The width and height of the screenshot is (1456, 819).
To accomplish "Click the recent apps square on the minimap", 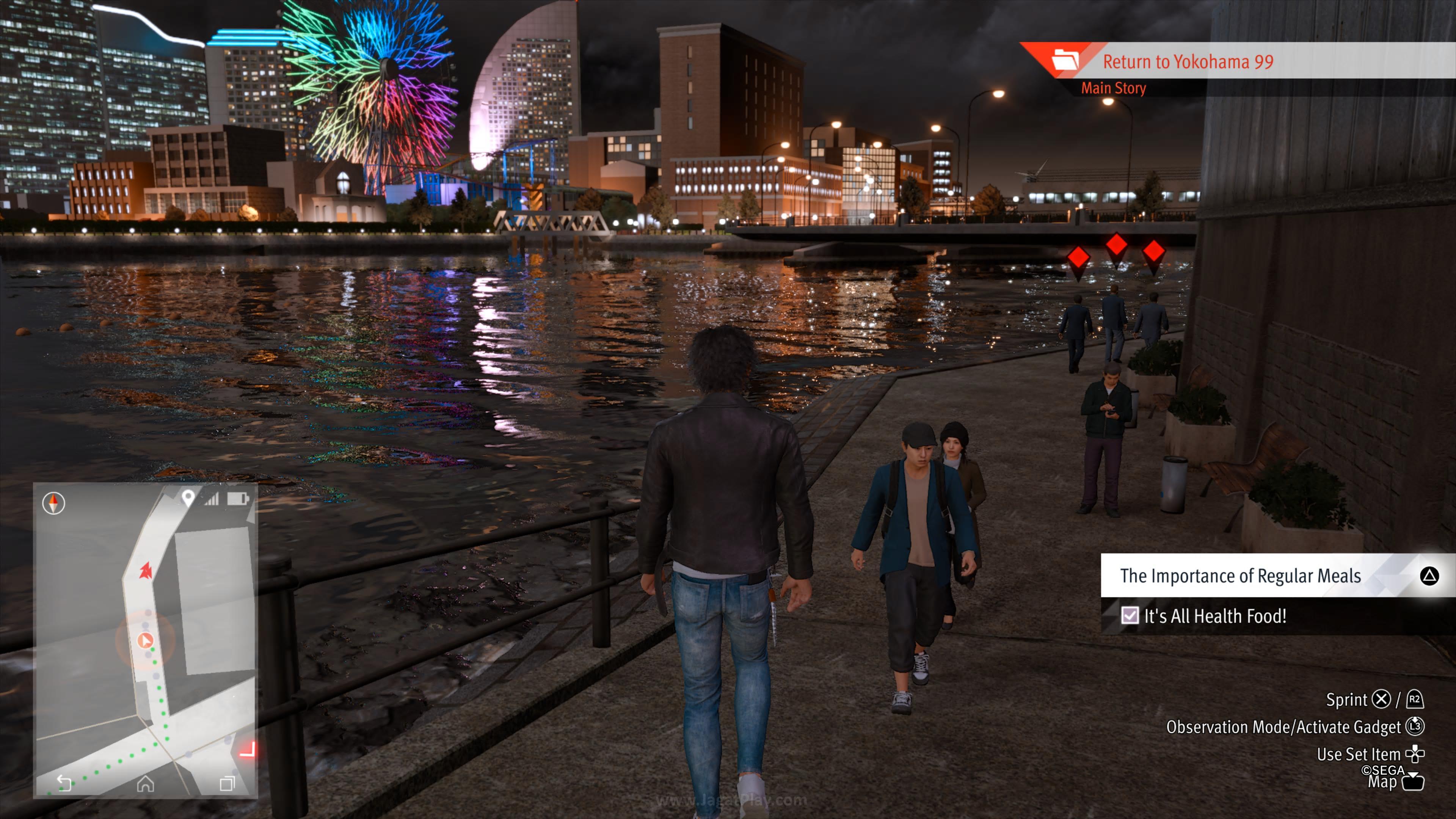I will pos(227,783).
